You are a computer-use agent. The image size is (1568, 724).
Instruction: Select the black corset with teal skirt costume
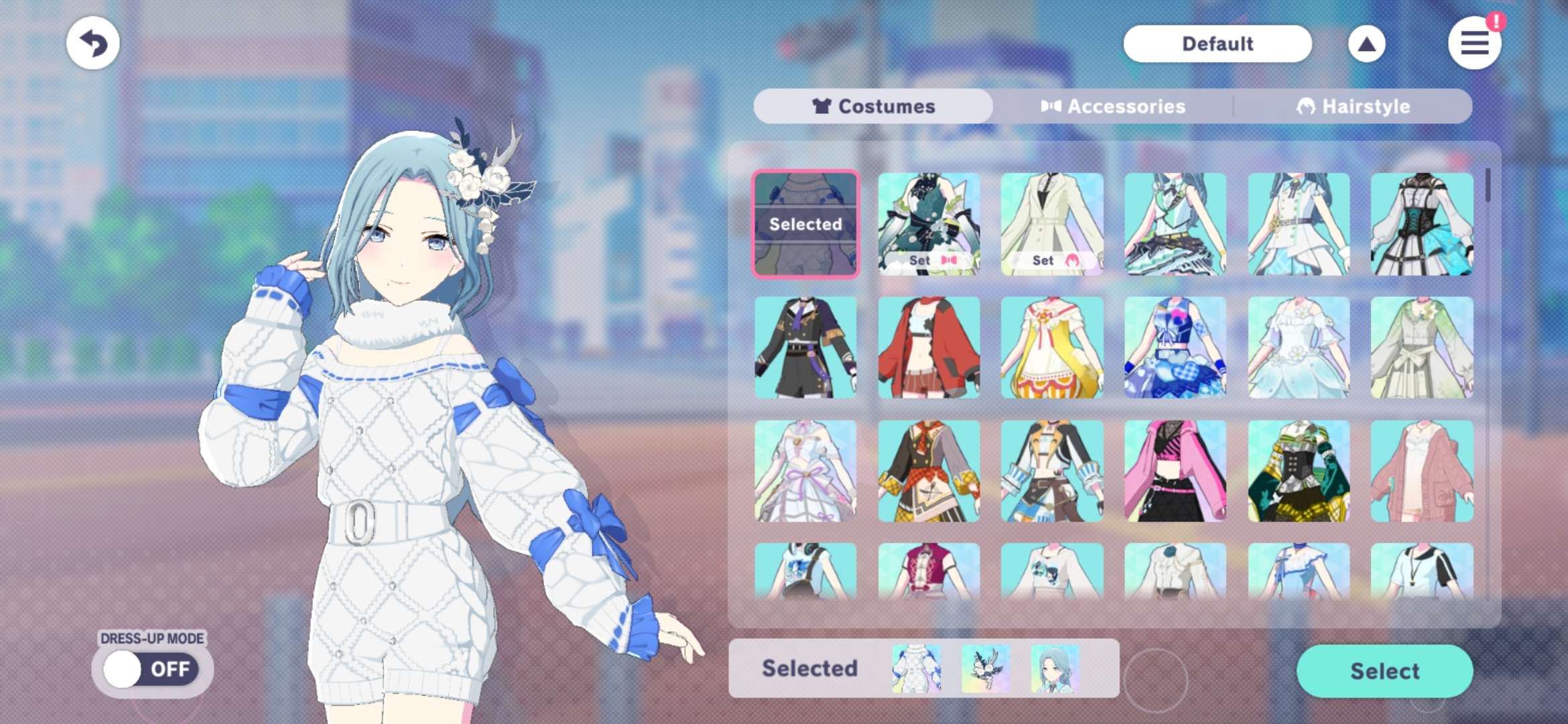coord(1422,224)
